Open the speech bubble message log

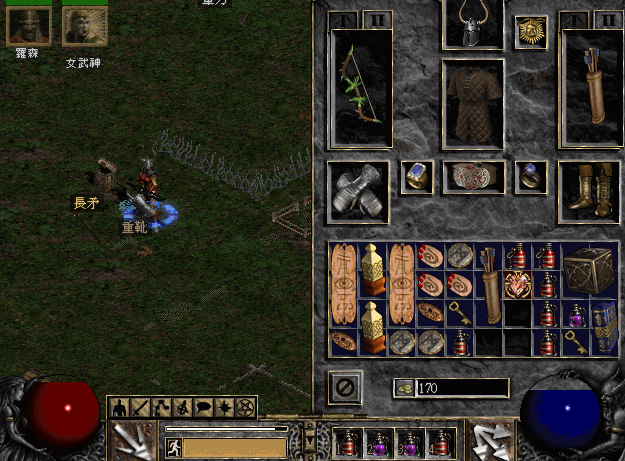pyautogui.click(x=203, y=408)
